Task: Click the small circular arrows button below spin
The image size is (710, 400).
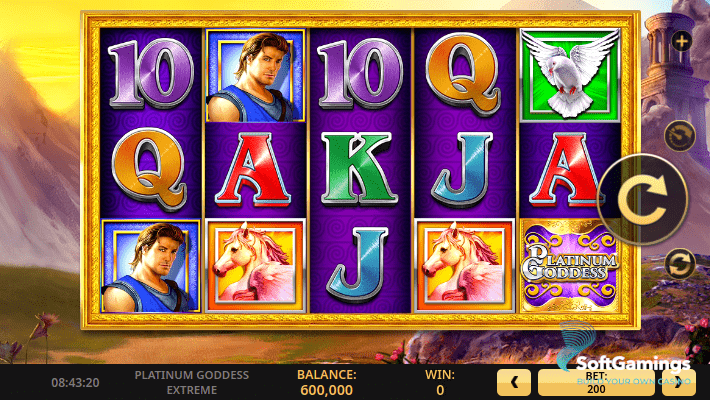Action: click(x=680, y=263)
